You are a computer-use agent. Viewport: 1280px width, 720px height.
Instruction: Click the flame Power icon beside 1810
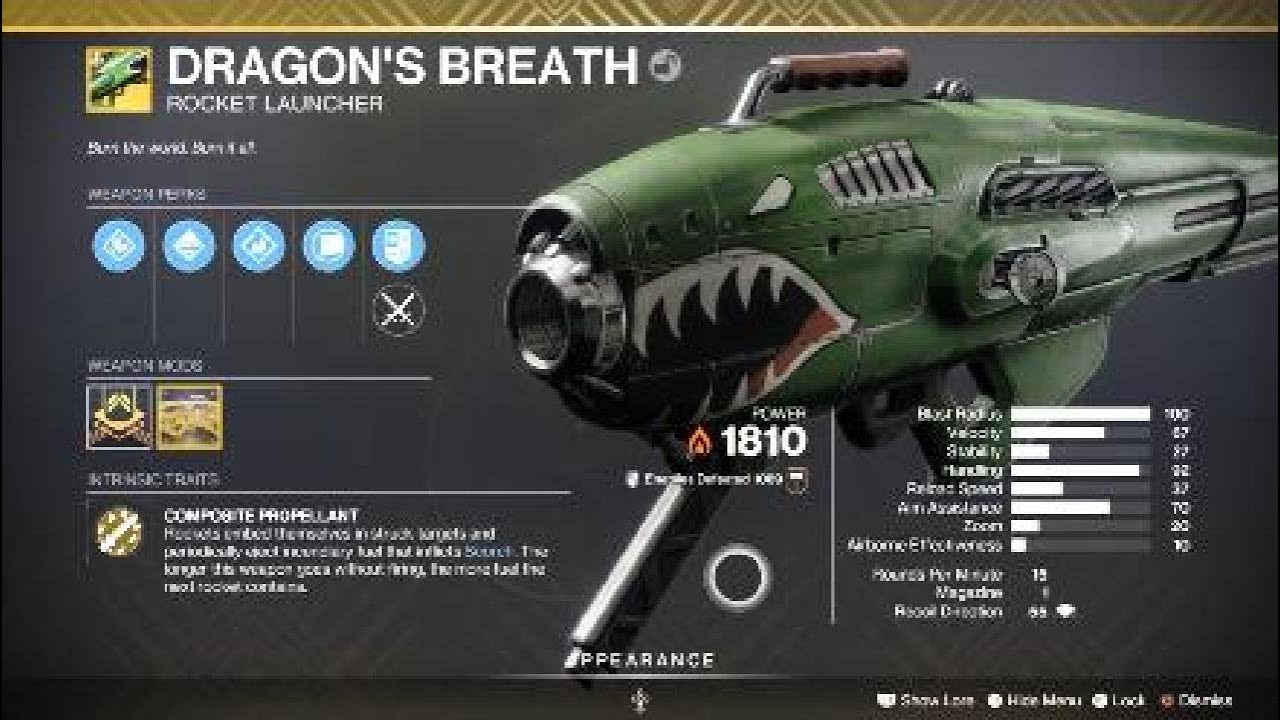(x=700, y=437)
